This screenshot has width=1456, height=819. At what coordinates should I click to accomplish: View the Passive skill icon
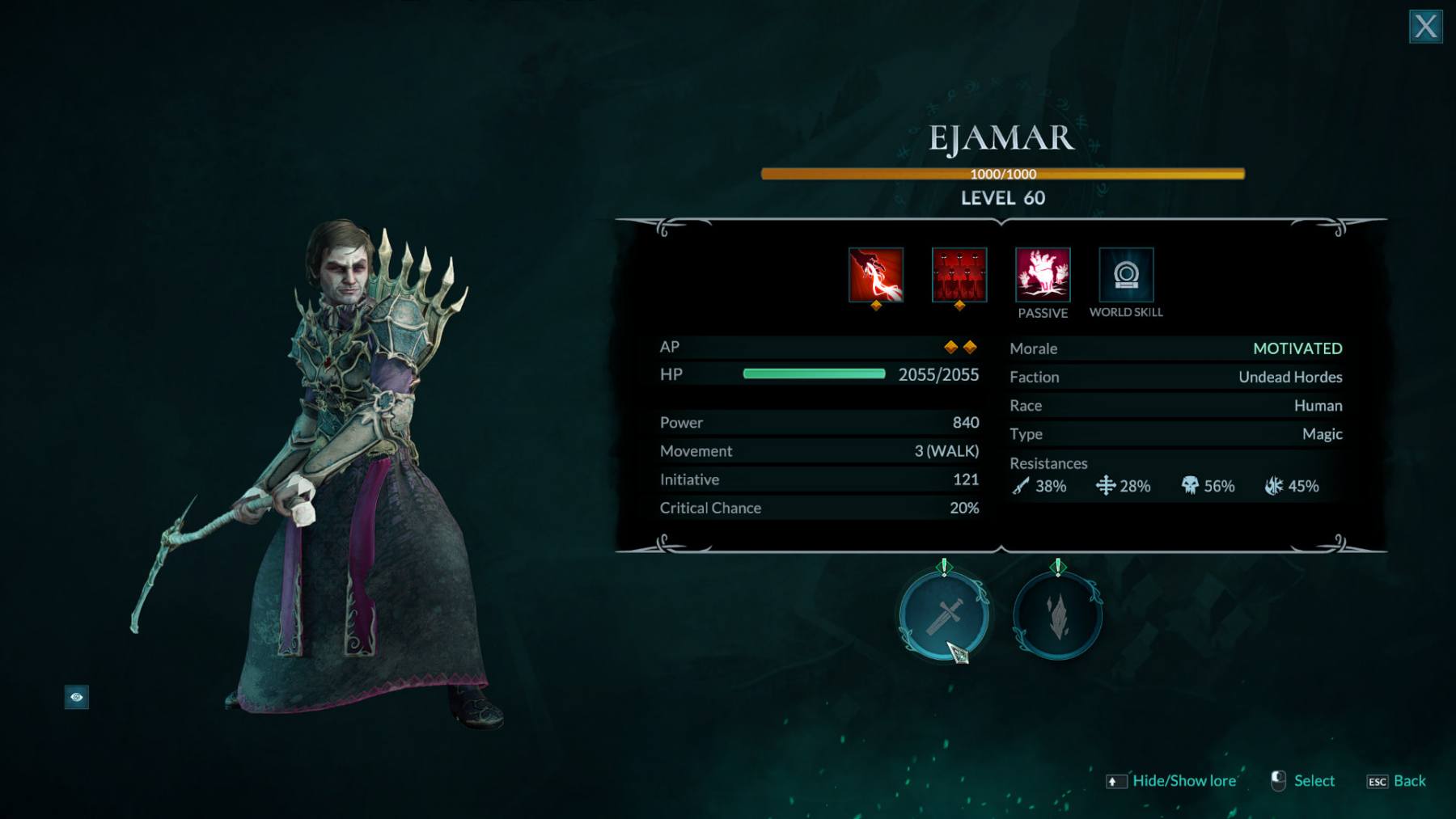tap(1043, 275)
